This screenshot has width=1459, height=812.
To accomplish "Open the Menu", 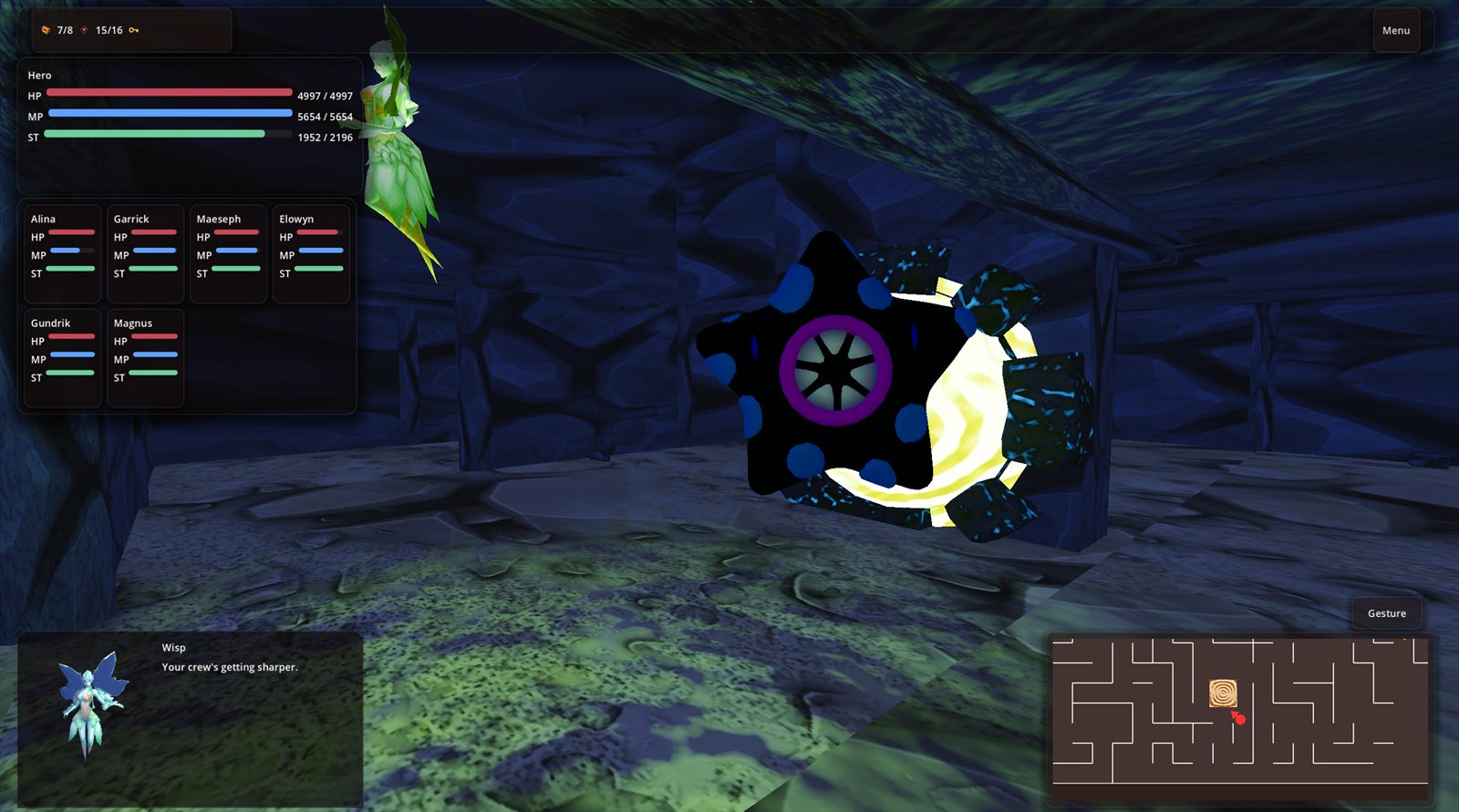I will coord(1395,29).
